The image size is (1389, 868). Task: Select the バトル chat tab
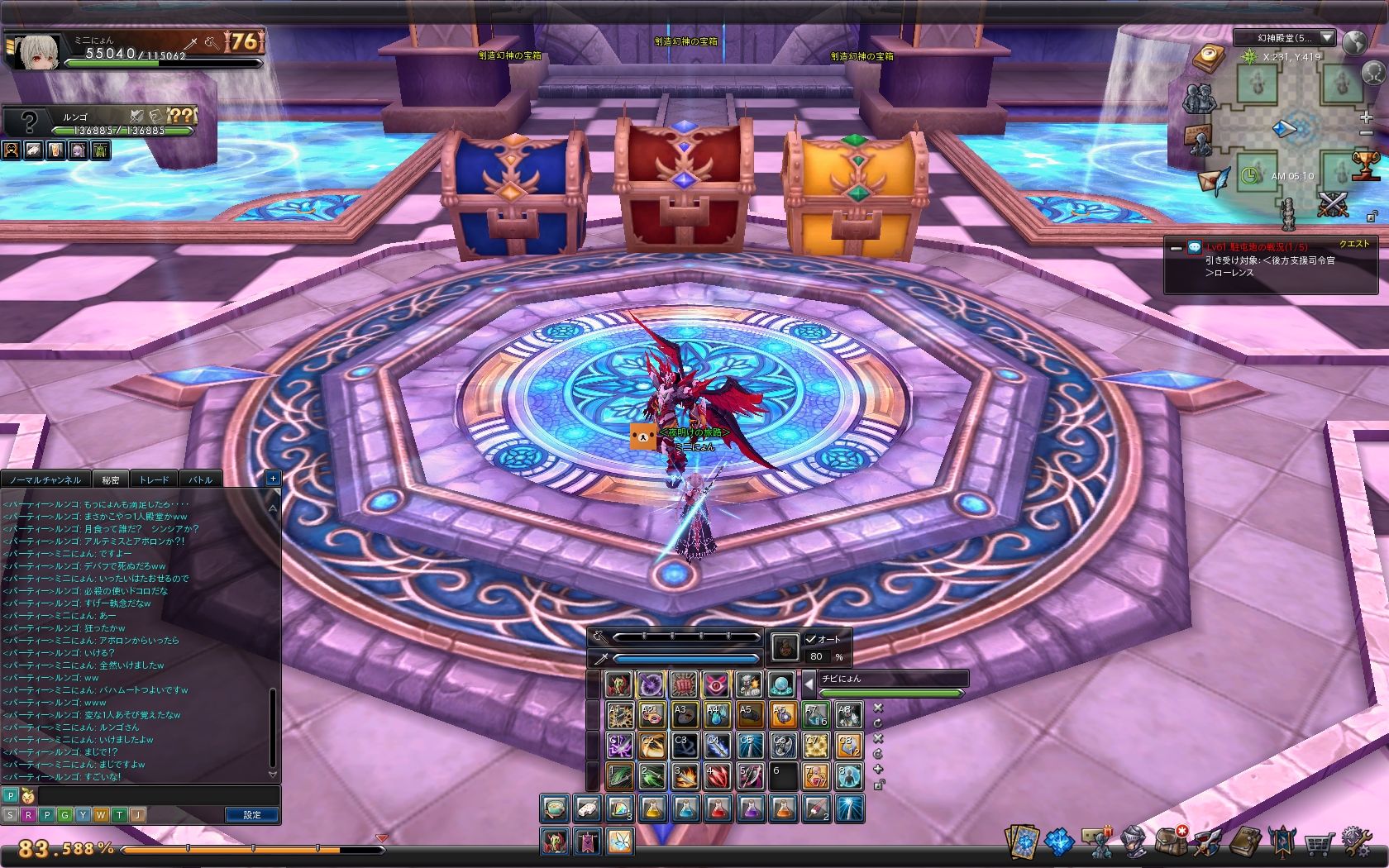pyautogui.click(x=201, y=479)
